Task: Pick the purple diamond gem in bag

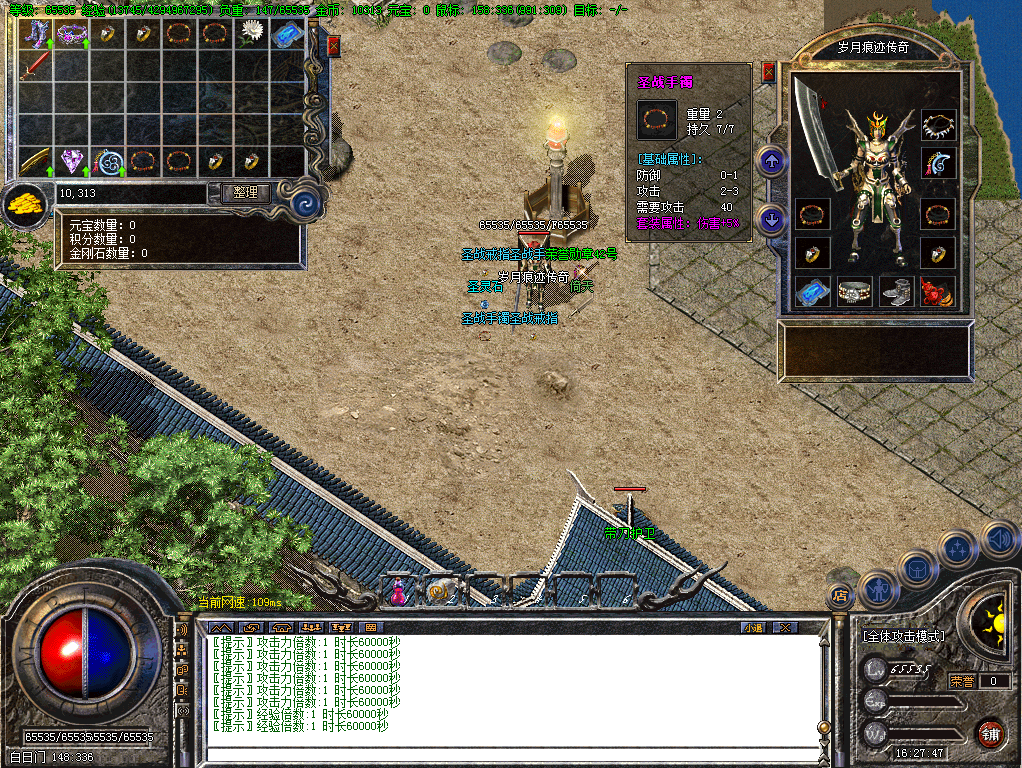Action: click(x=72, y=160)
